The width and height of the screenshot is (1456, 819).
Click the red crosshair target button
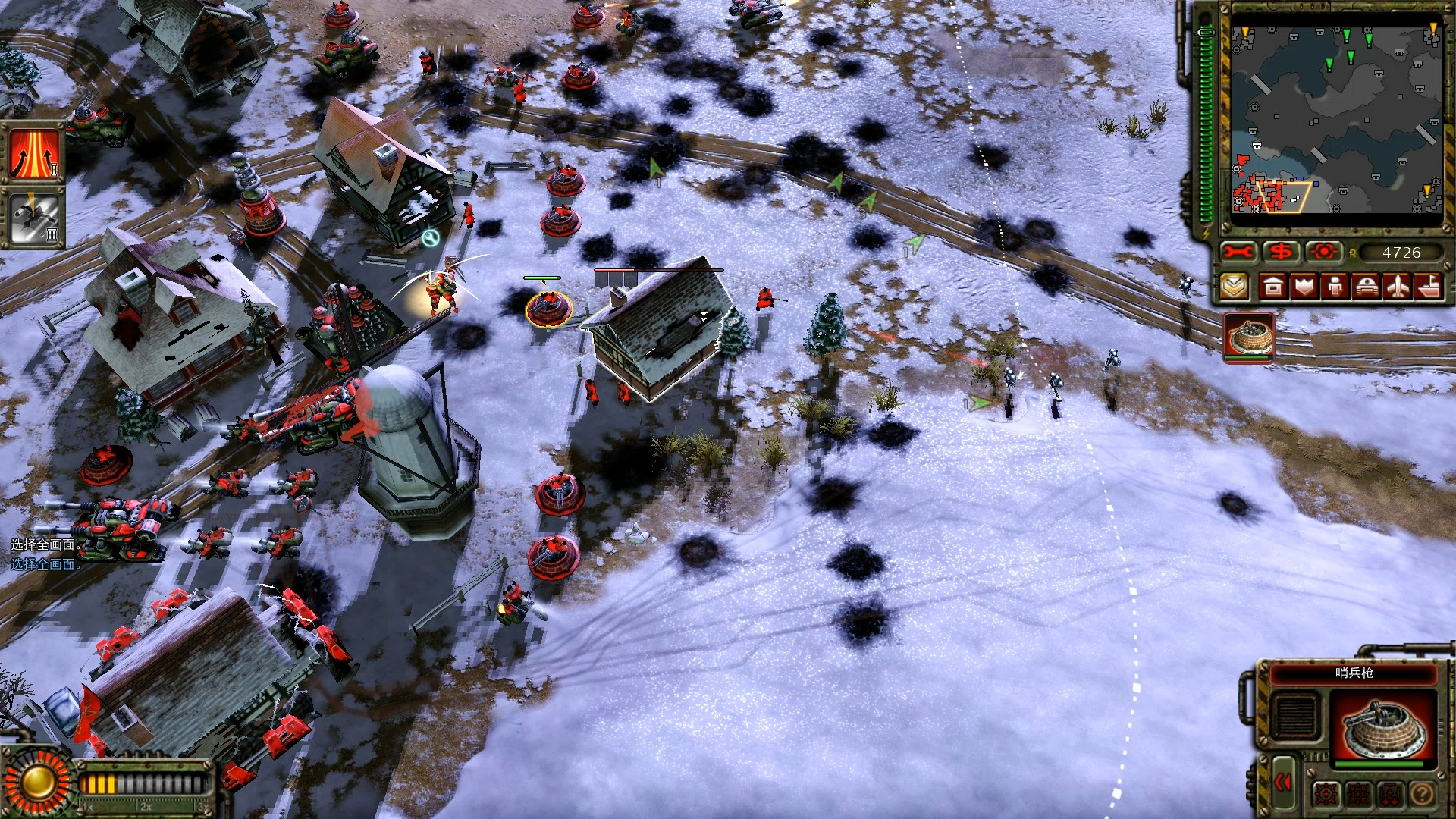1325,252
